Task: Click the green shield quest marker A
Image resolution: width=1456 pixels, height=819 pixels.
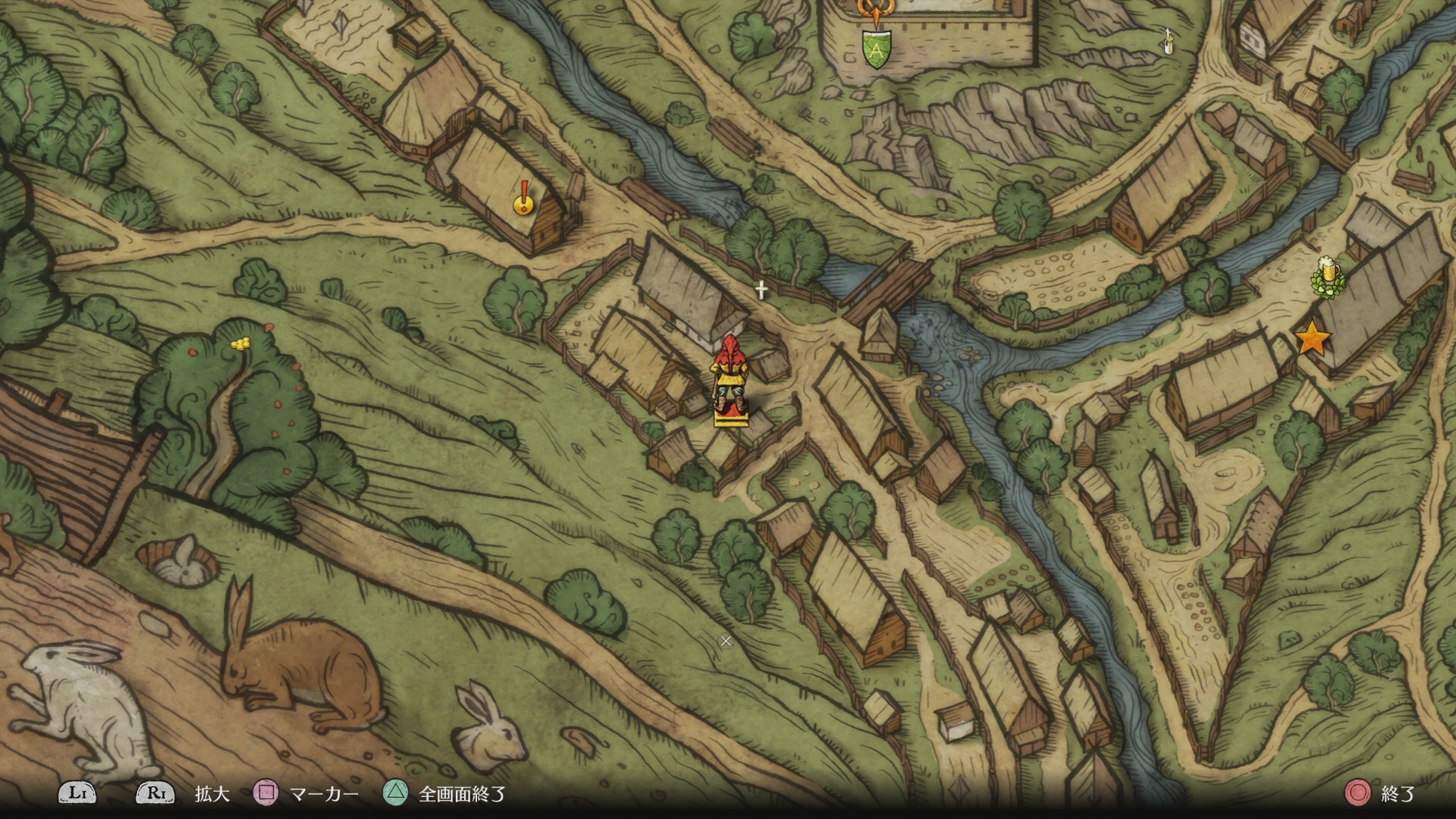Action: [x=877, y=50]
